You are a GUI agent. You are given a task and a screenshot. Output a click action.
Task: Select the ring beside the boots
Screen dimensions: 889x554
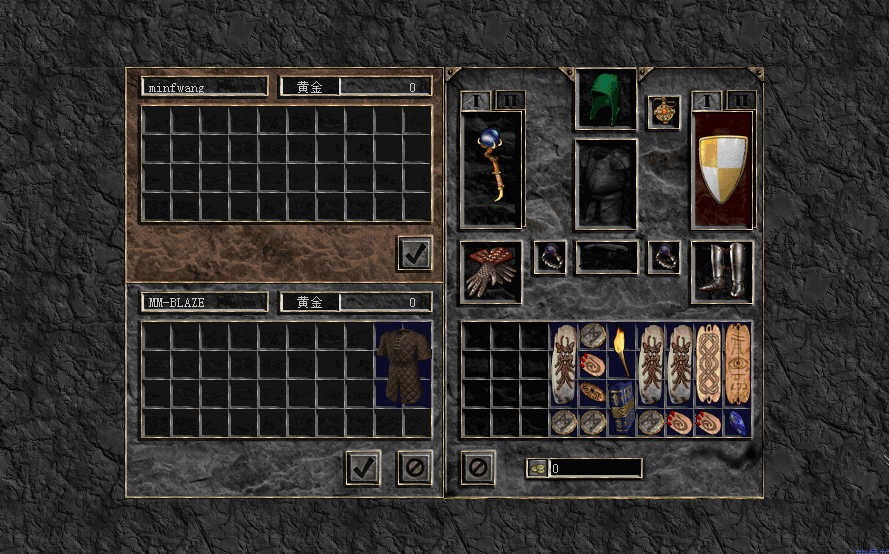pos(663,257)
